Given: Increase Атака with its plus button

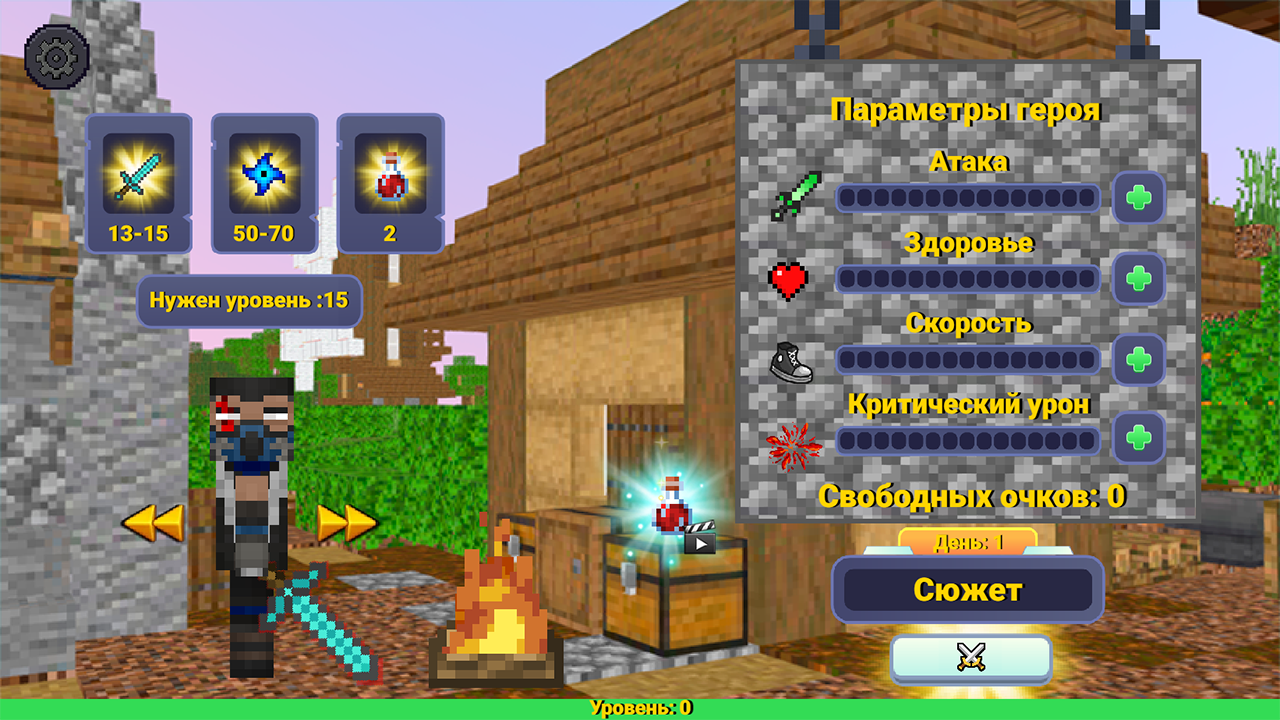Looking at the screenshot, I should 1140,199.
